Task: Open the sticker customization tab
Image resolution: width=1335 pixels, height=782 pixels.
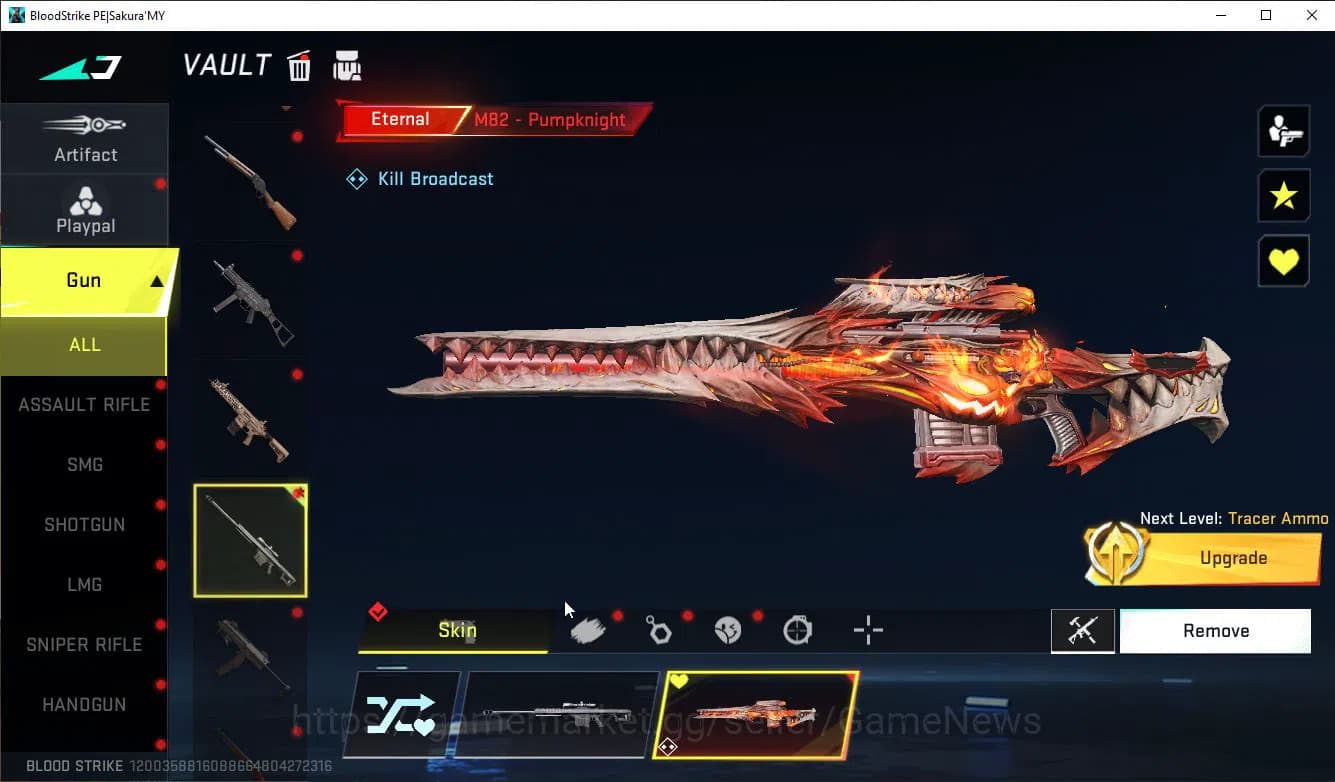Action: pos(728,630)
